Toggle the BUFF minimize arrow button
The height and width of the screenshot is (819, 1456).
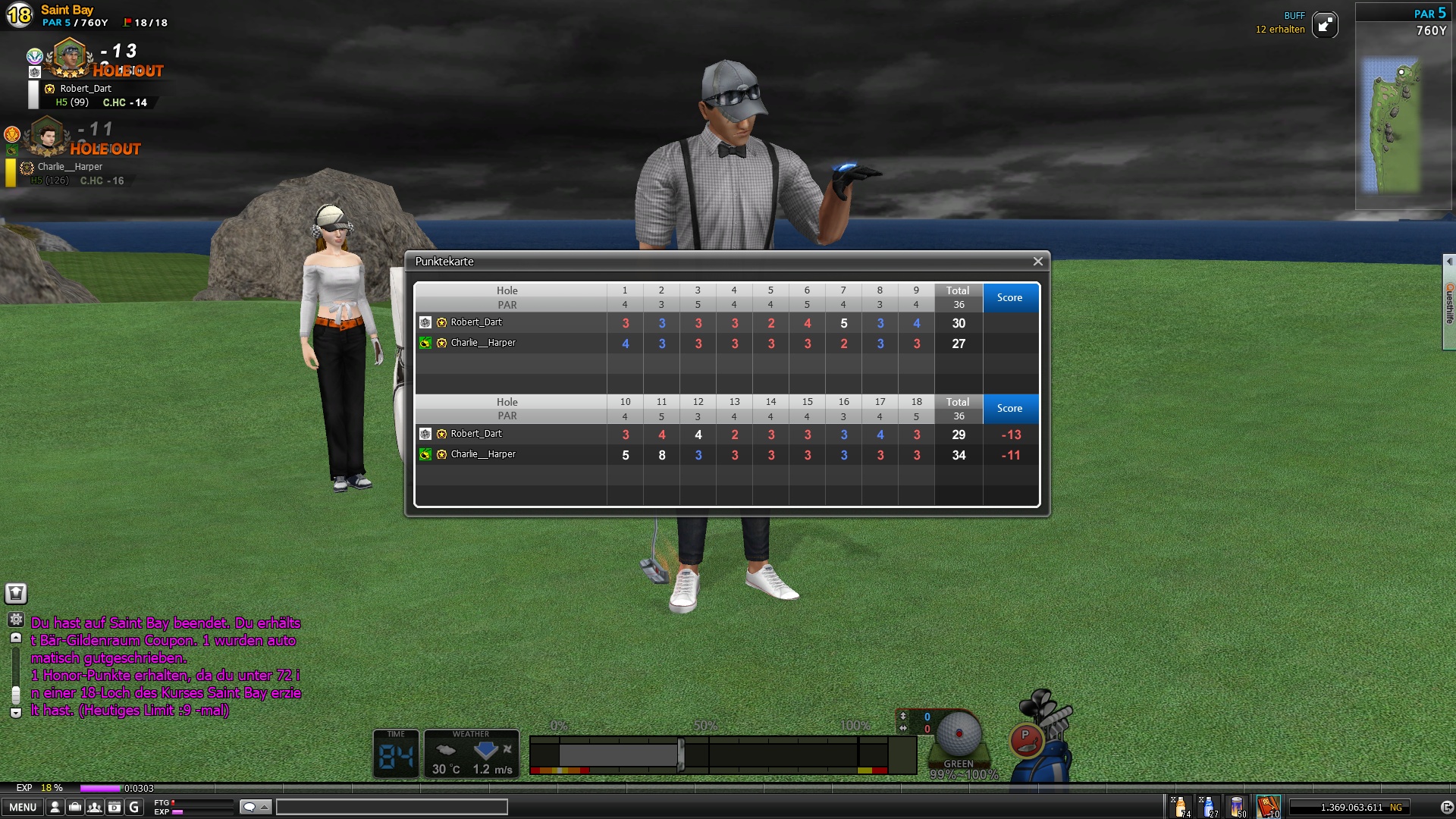(x=1325, y=25)
